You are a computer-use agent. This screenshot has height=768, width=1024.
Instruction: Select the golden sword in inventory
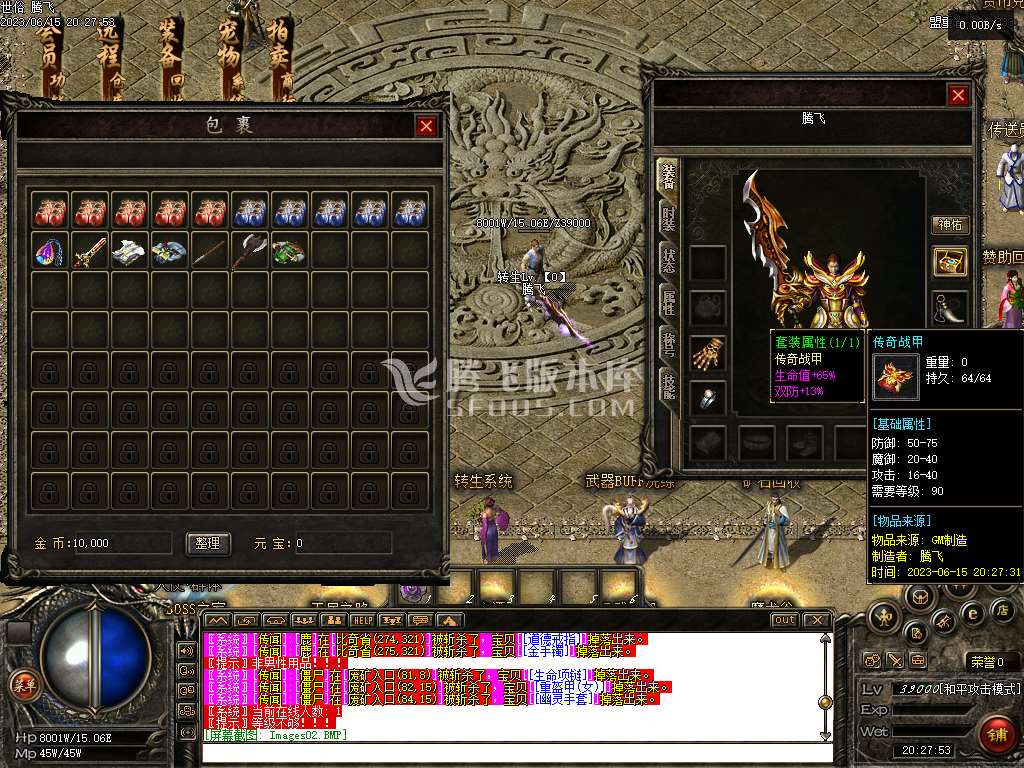89,251
